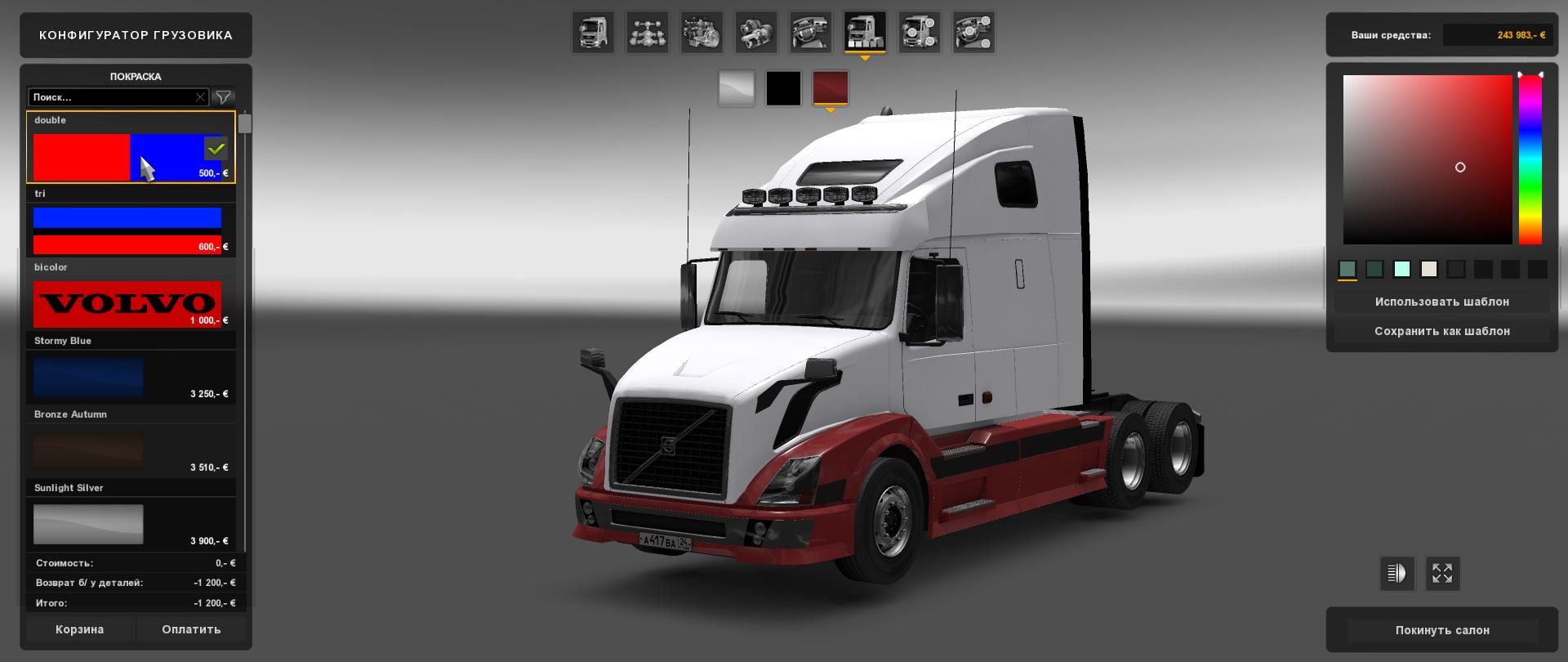The width and height of the screenshot is (1568, 662).
Task: Open the Корзина cart
Action: click(x=80, y=629)
